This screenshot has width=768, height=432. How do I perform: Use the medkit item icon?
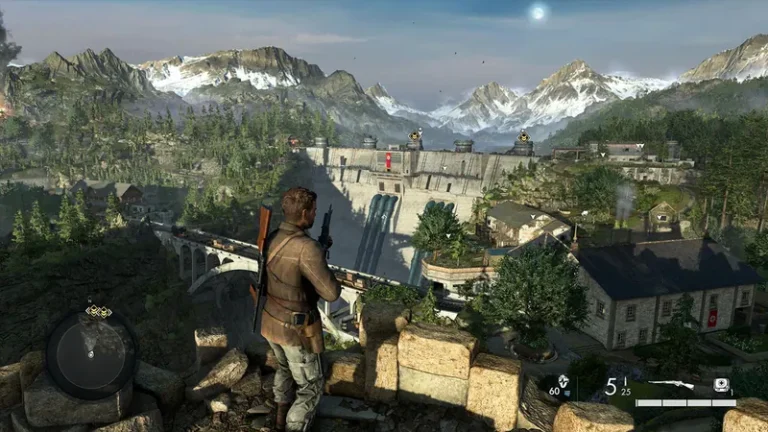(721, 385)
